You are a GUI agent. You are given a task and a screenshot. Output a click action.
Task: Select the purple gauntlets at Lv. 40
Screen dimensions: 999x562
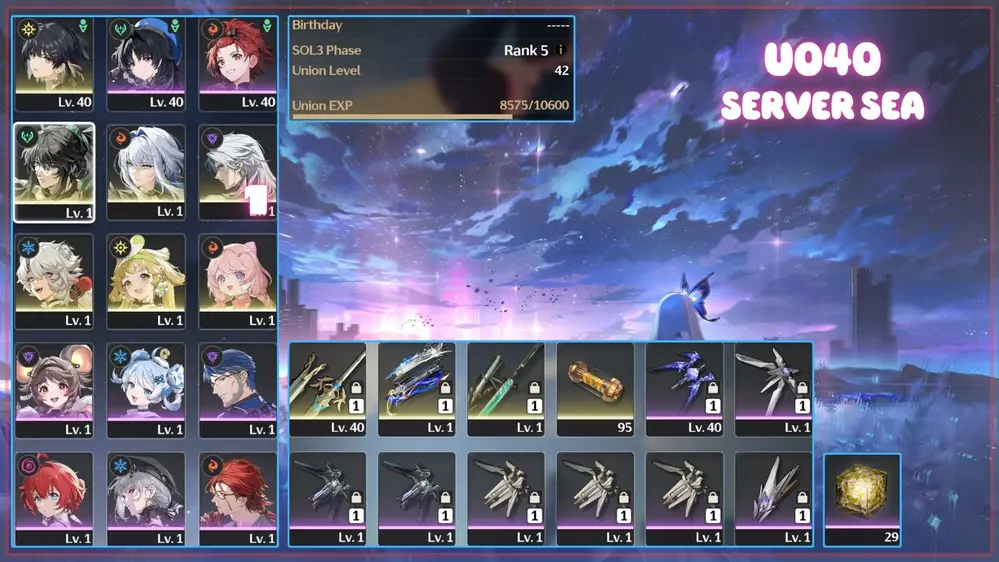(684, 388)
